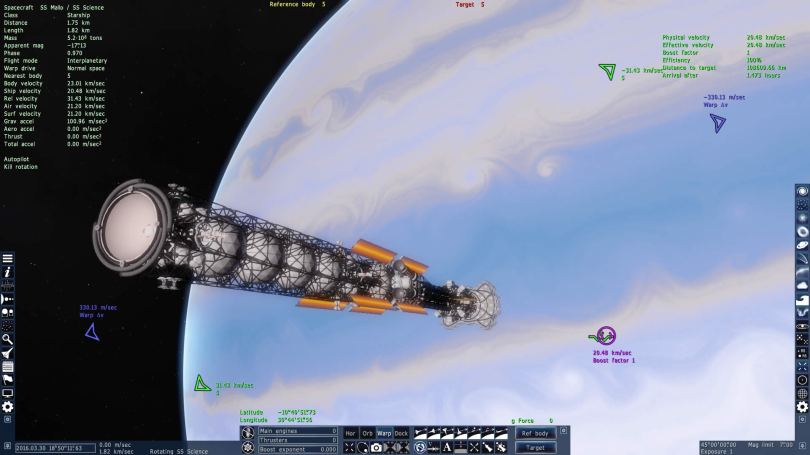Screen dimensions: 810x455
Task: Click the Ref body button
Action: click(x=536, y=433)
